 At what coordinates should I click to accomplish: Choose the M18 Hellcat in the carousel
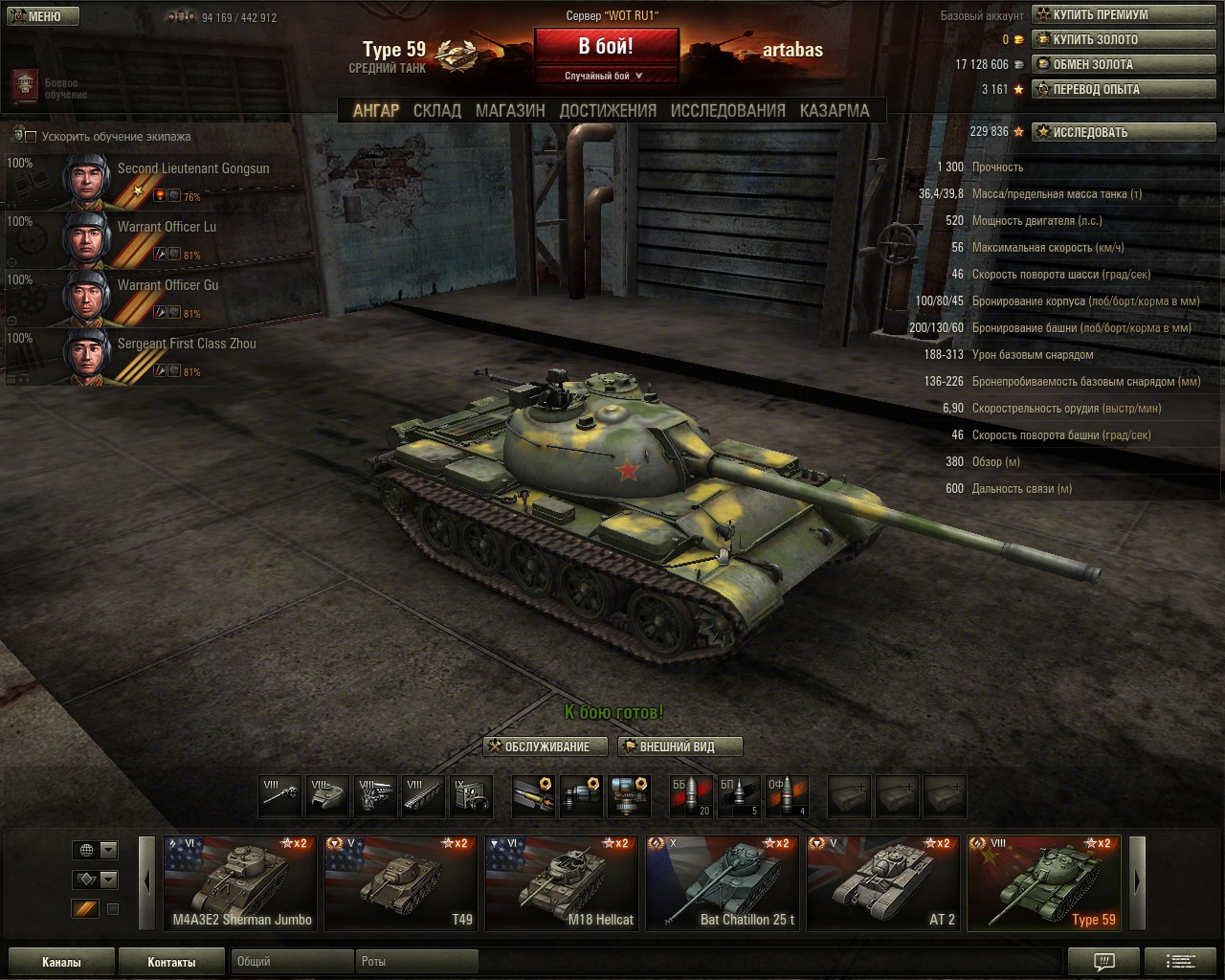[562, 882]
